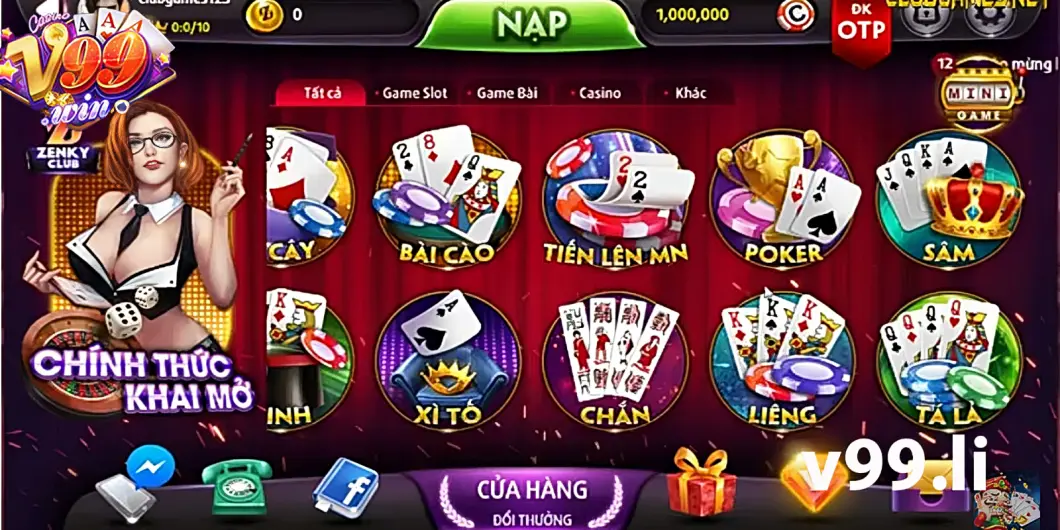The width and height of the screenshot is (1060, 530).
Task: Claim the red gift box icon
Action: click(701, 481)
